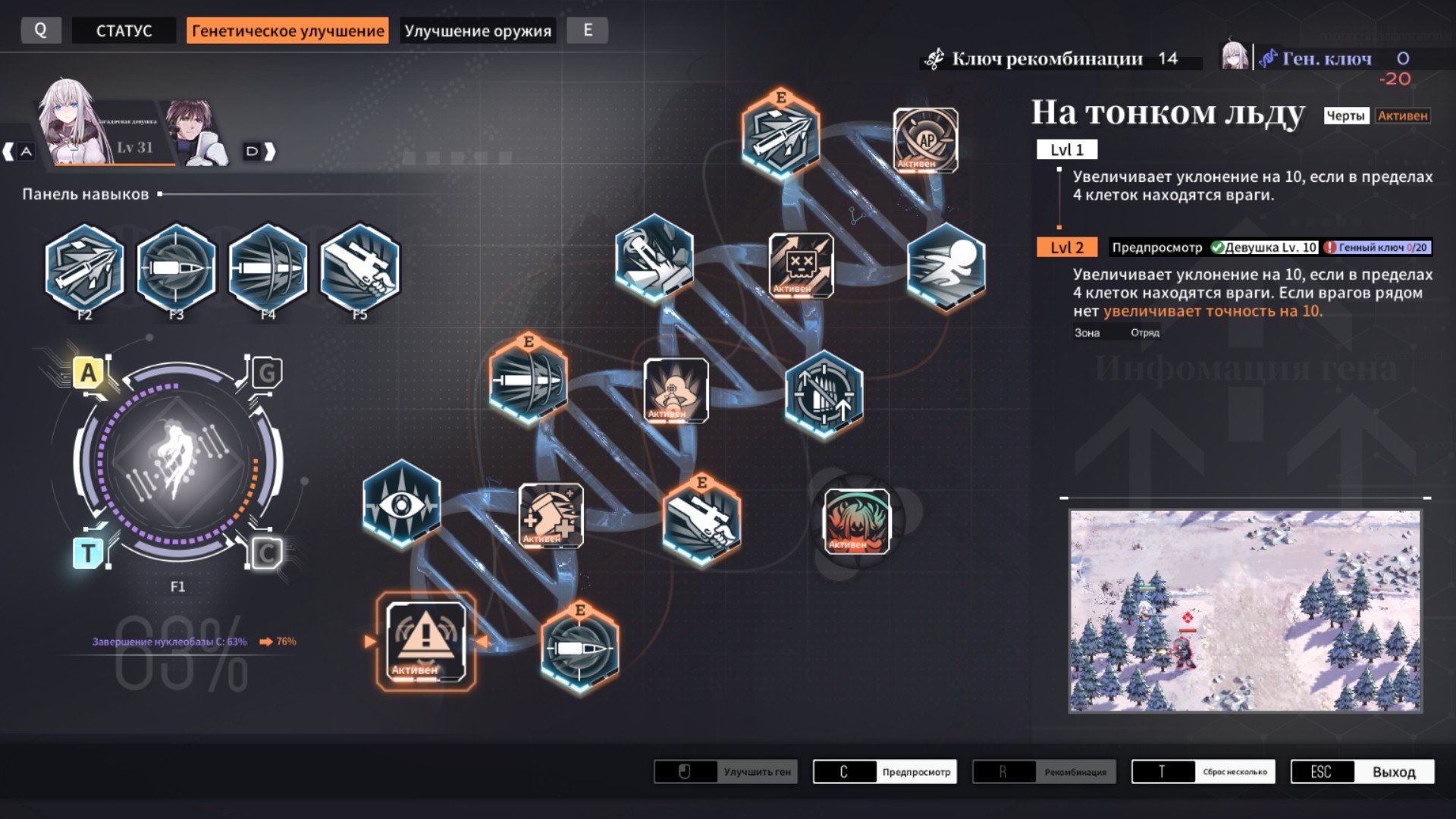Image resolution: width=1456 pixels, height=819 pixels.
Task: Exit via the Выход button
Action: coord(1362,772)
